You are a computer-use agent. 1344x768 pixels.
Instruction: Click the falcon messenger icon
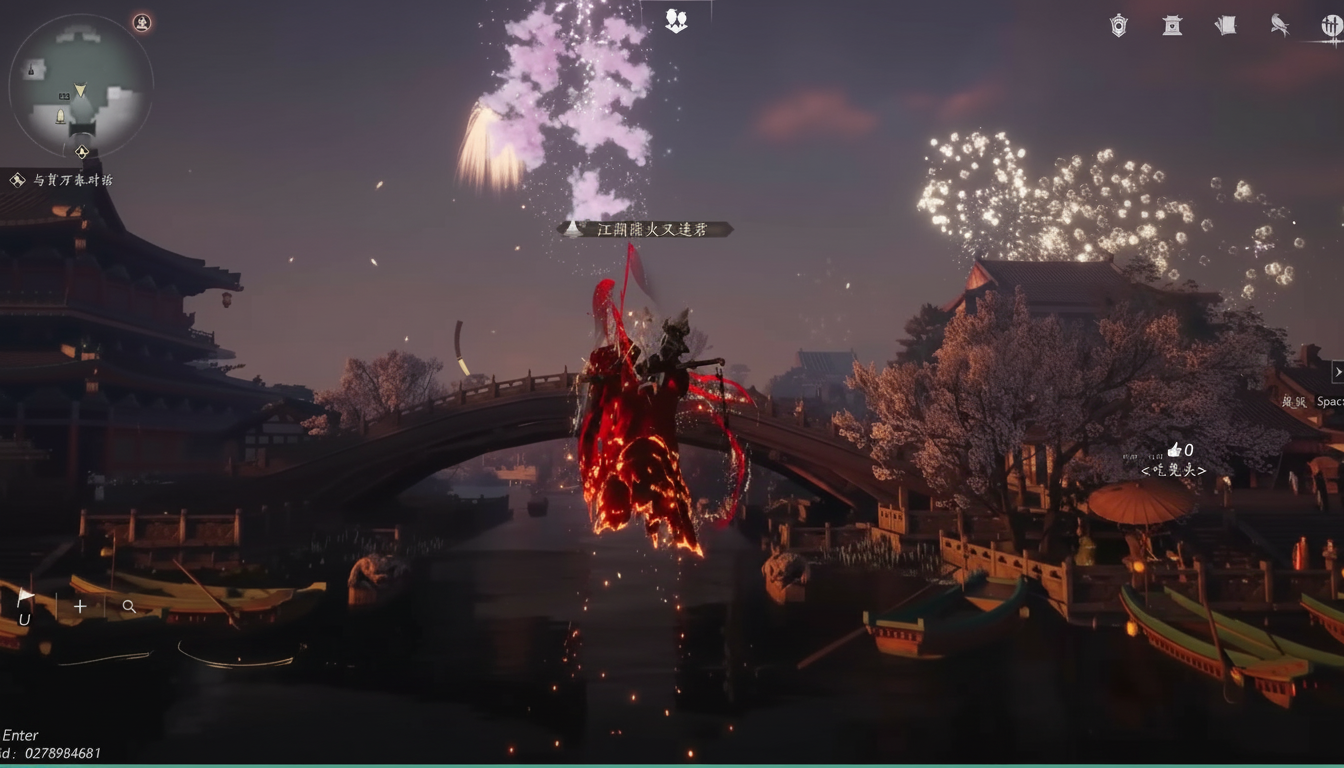(x=1280, y=26)
